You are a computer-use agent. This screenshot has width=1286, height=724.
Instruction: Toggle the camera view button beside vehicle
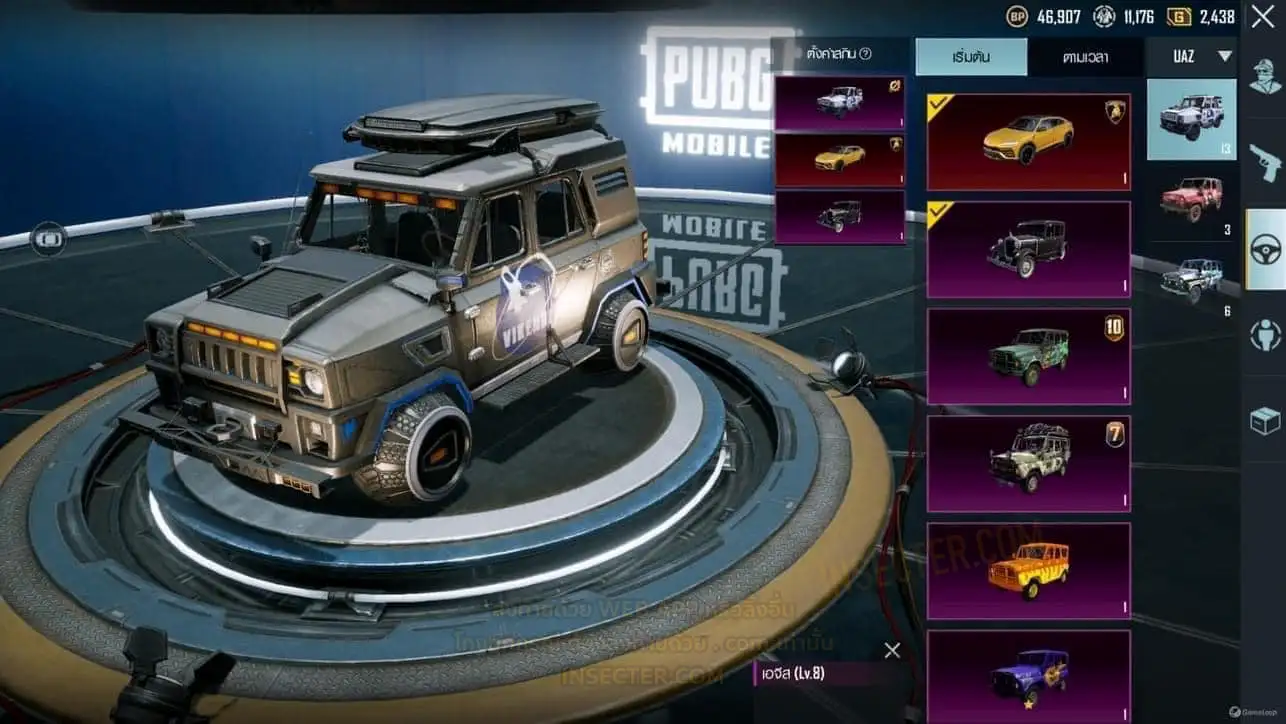[x=48, y=239]
